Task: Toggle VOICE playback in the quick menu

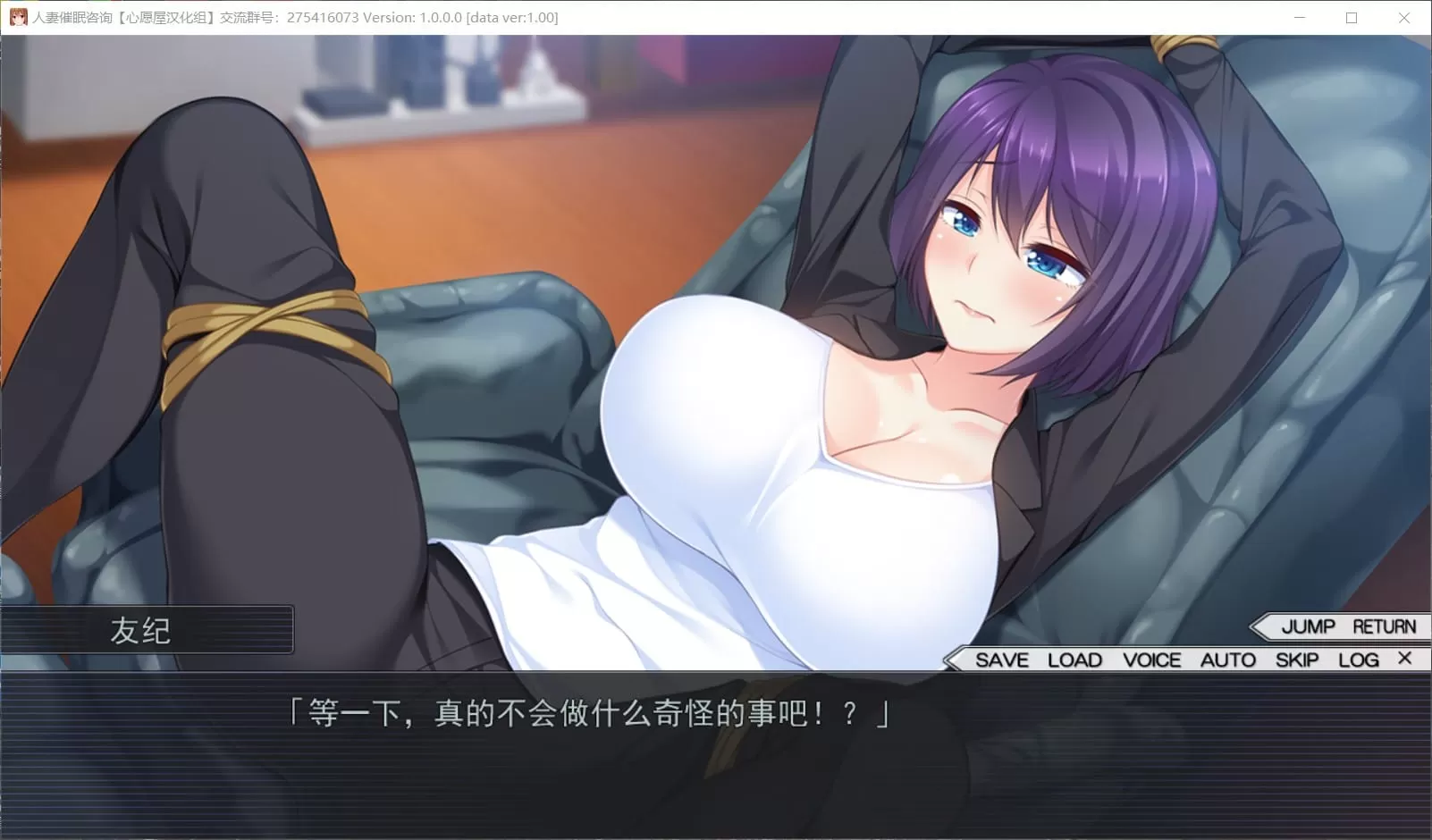Action: (1152, 659)
